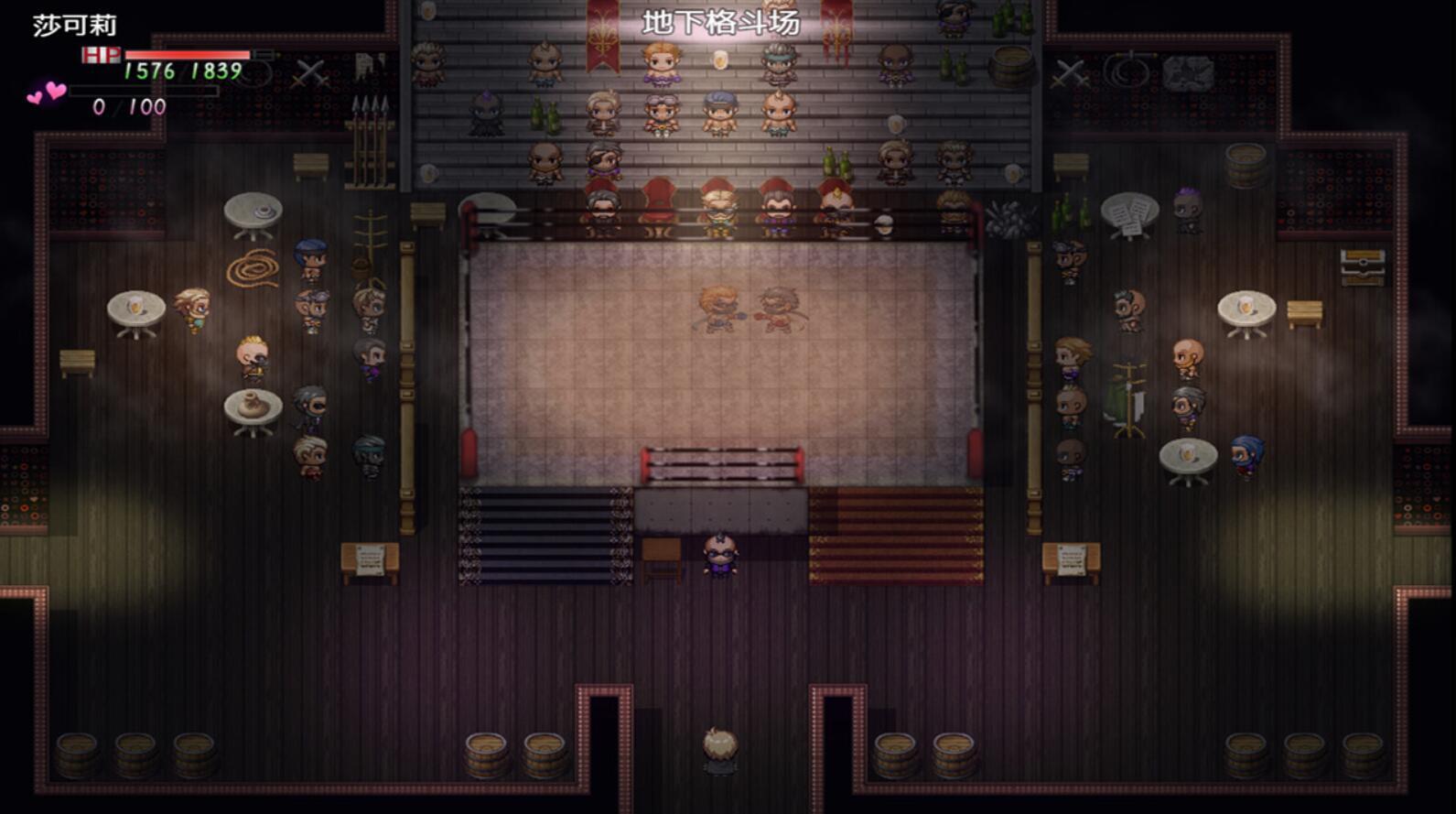Open the barrel in the bottom-left corner
The height and width of the screenshot is (814, 1456).
tap(75, 757)
